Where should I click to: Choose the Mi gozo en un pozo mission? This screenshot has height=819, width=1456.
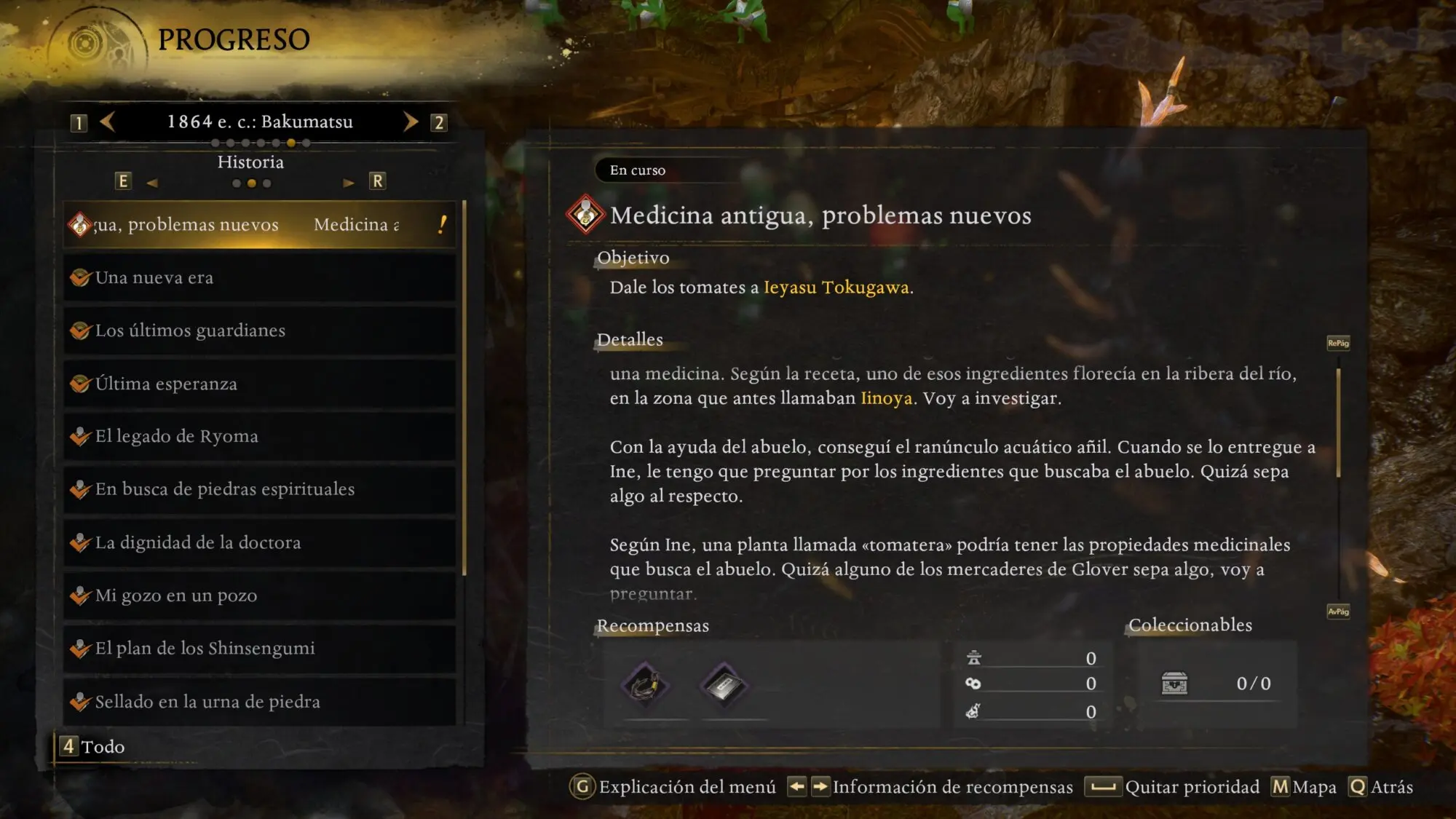[x=259, y=596]
